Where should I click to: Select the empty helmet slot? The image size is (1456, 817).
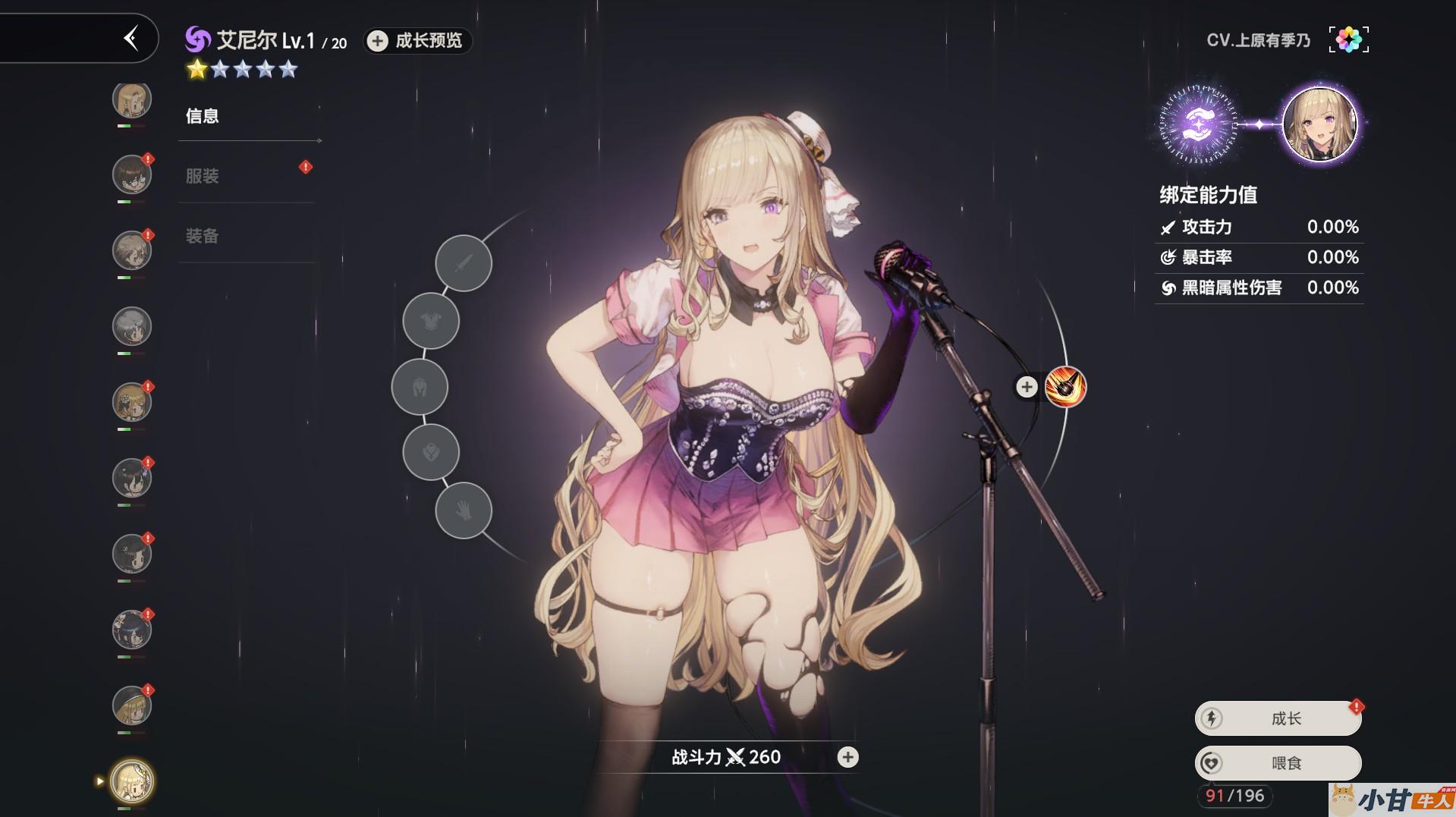click(420, 388)
